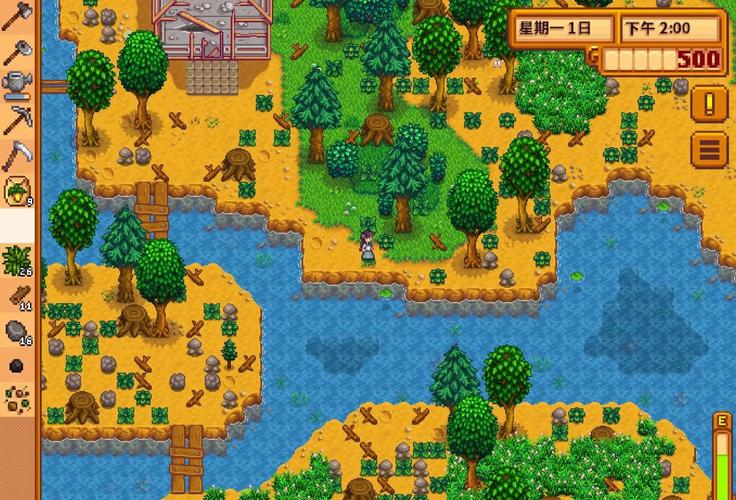The height and width of the screenshot is (500, 736).
Task: Select the parsnip seeds packet
Action: (x=17, y=189)
